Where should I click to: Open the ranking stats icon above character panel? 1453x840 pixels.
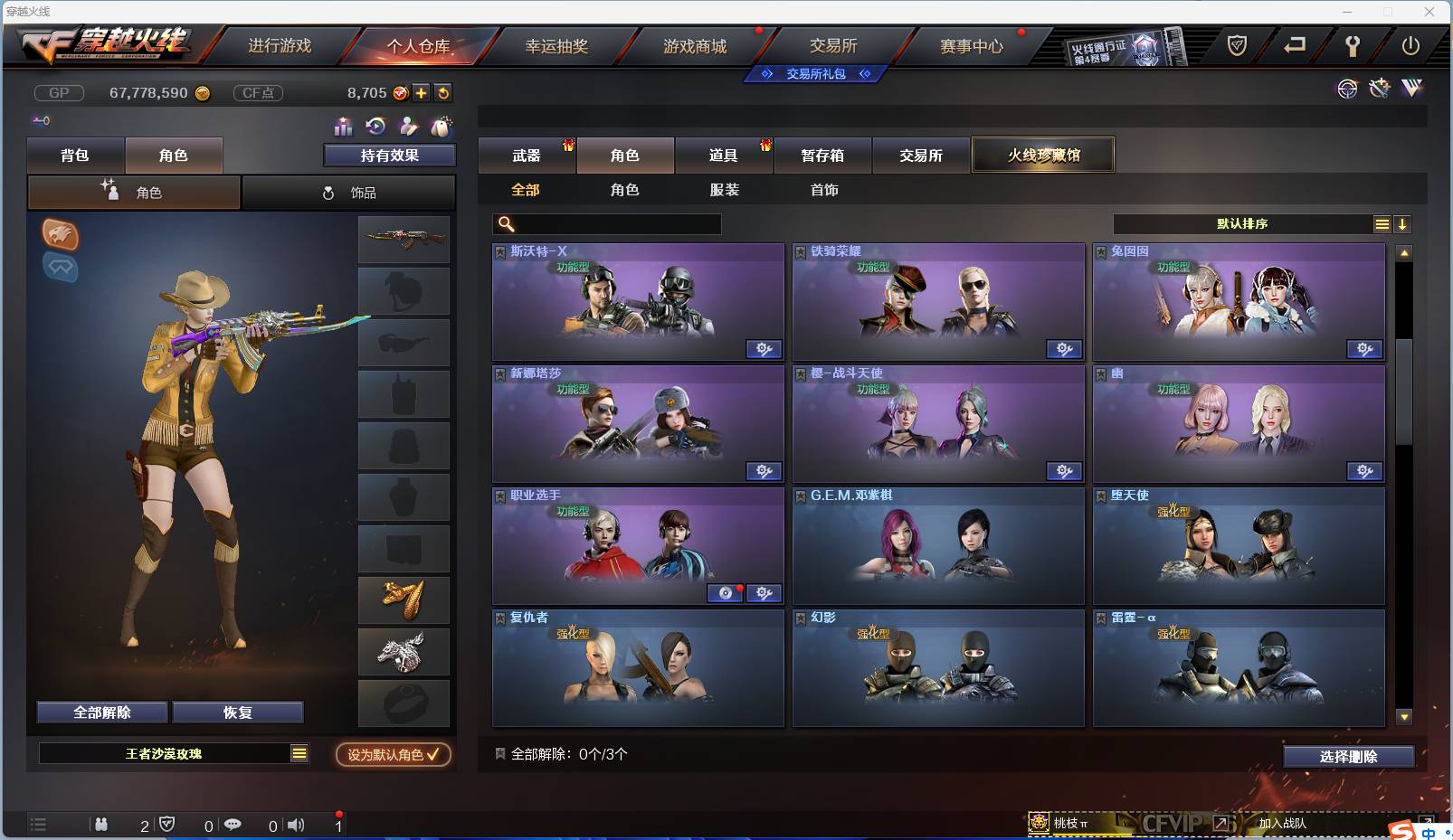[342, 127]
